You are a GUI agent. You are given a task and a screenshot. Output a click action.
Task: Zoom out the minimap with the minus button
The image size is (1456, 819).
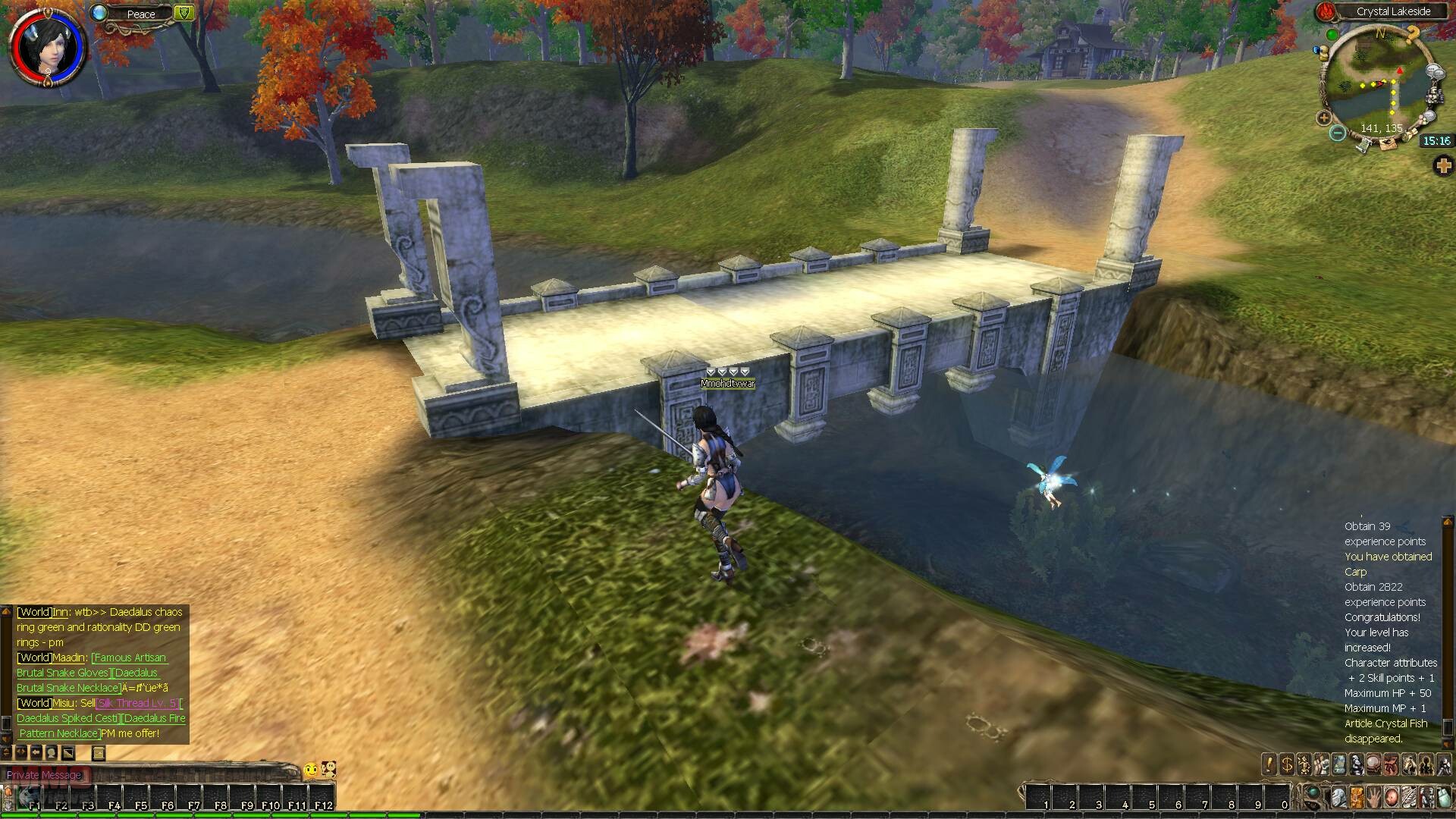(x=1338, y=133)
